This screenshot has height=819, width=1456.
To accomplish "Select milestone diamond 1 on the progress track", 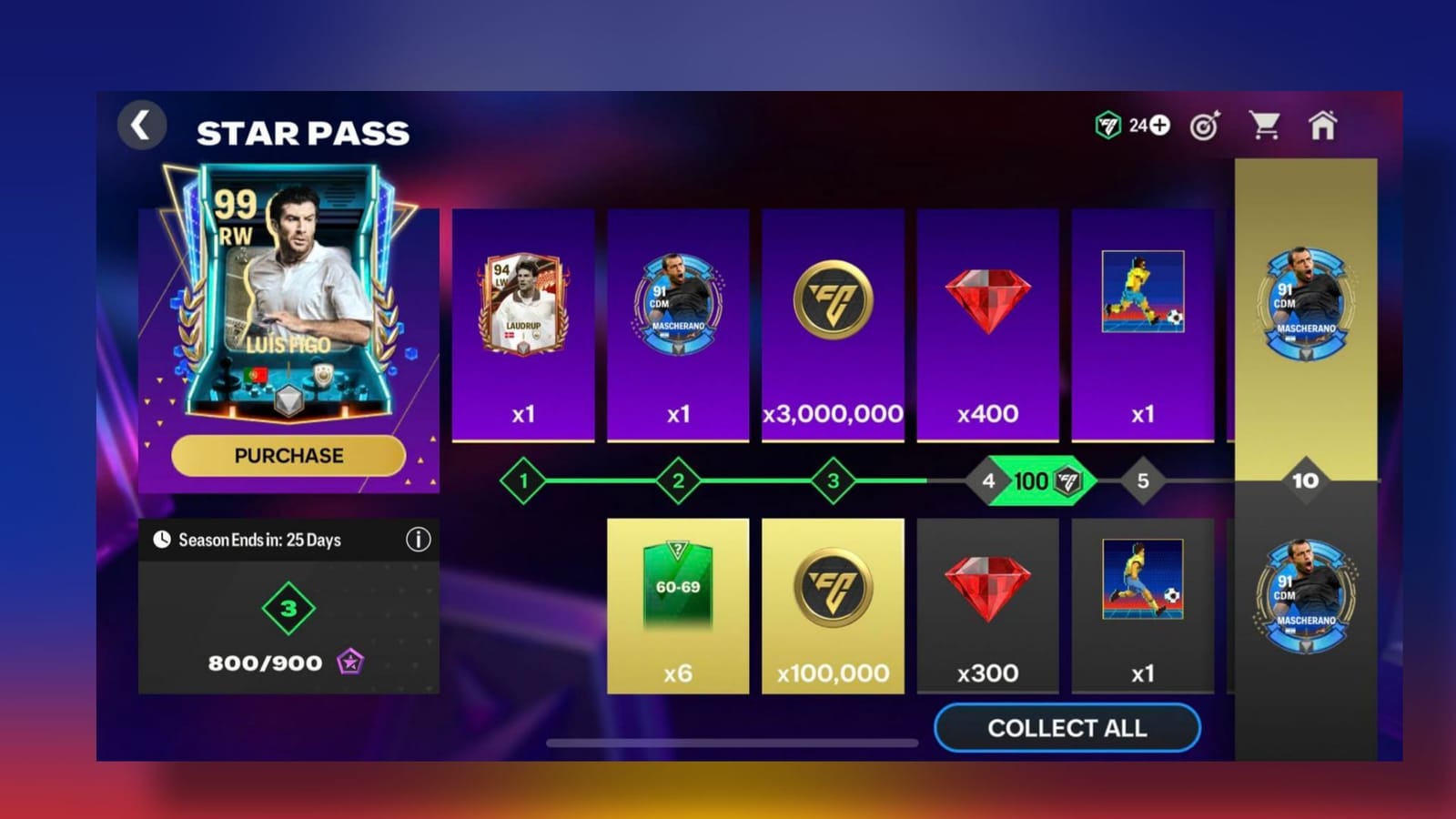I will coord(522,481).
